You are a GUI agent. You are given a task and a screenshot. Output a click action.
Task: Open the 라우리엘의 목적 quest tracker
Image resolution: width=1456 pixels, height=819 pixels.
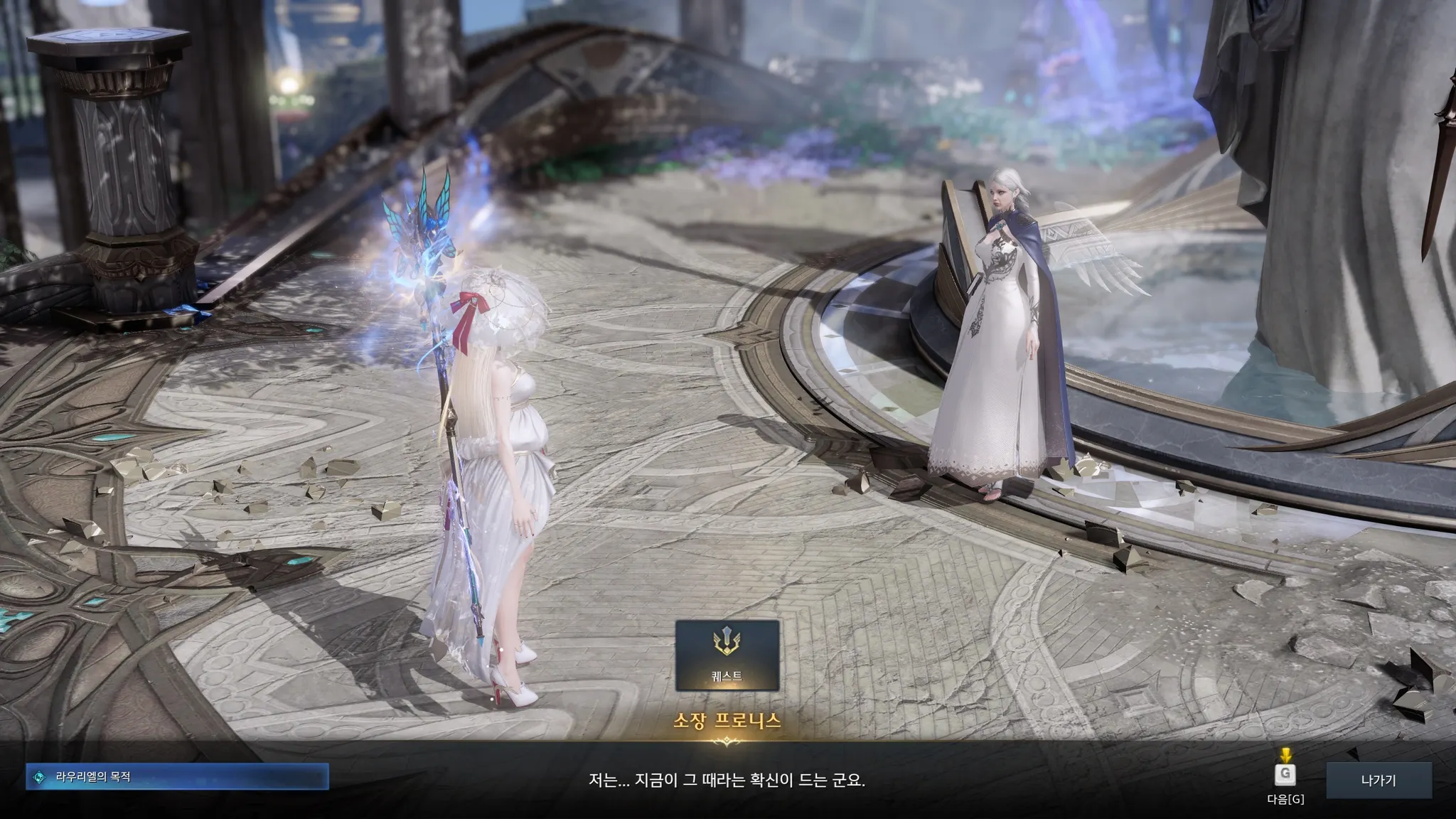pos(178,777)
